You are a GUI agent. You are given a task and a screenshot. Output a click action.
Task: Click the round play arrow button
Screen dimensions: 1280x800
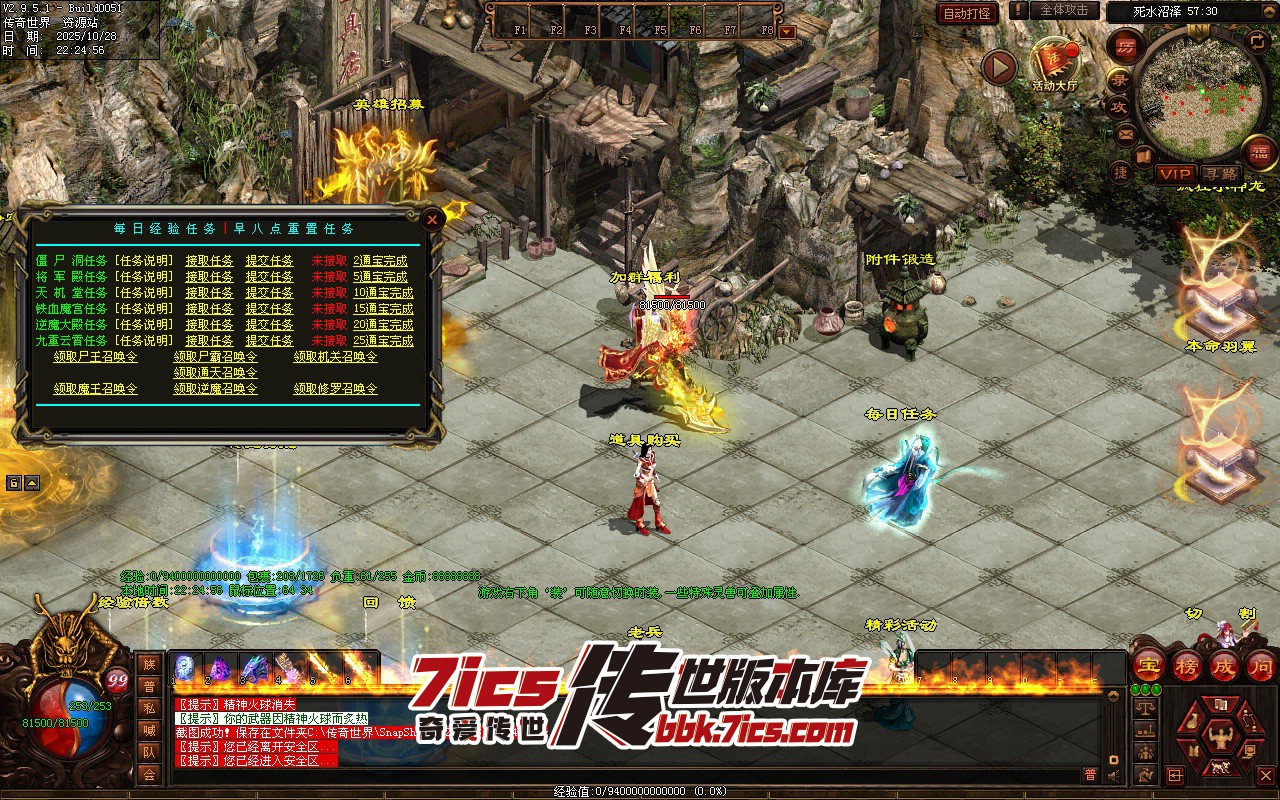[x=998, y=67]
